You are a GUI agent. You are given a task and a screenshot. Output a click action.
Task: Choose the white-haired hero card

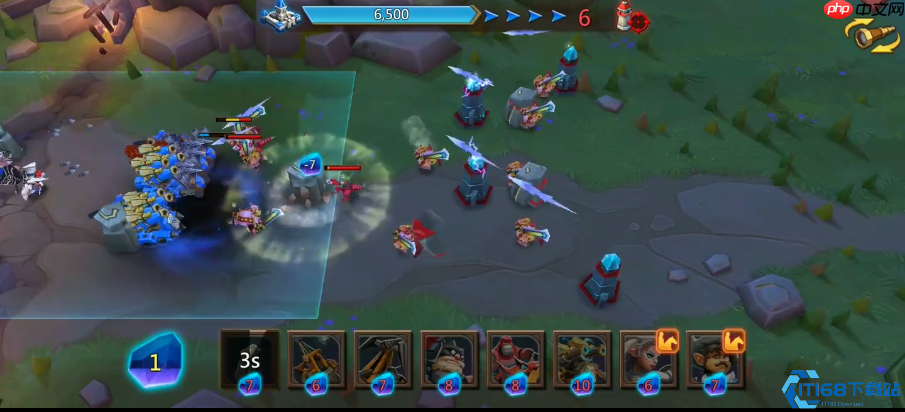point(648,360)
